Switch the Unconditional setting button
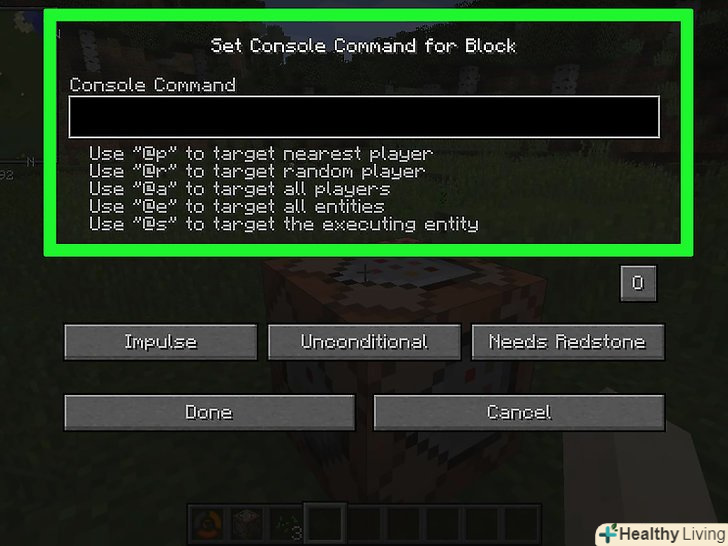The height and width of the screenshot is (546, 728). click(x=364, y=342)
